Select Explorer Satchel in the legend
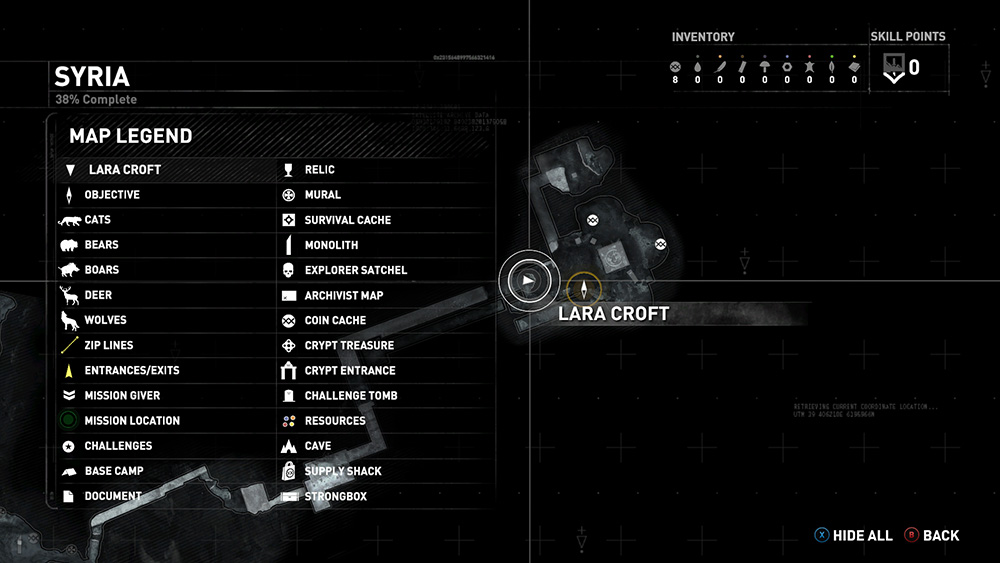 coord(355,270)
